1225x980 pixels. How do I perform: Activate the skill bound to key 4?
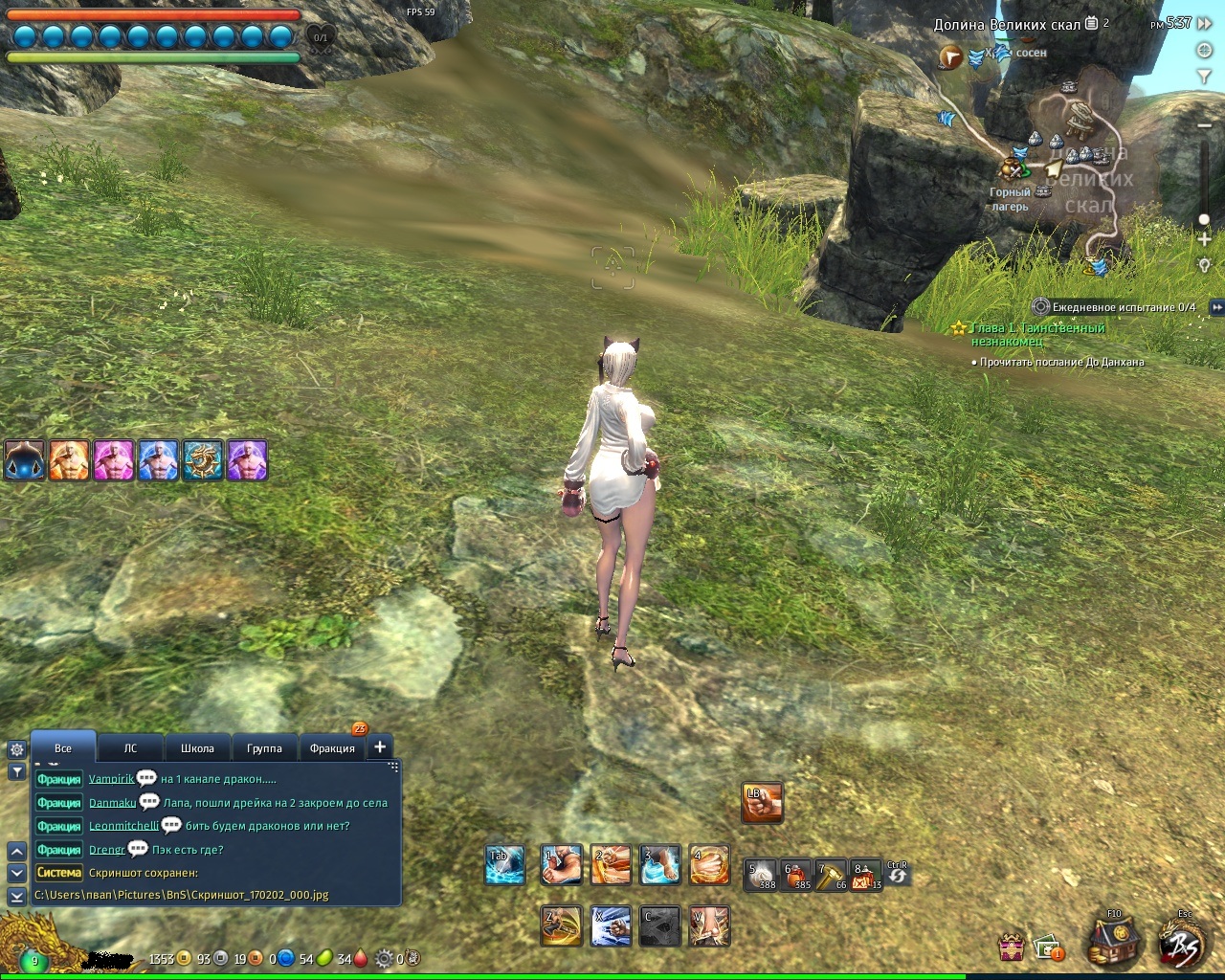tap(709, 865)
